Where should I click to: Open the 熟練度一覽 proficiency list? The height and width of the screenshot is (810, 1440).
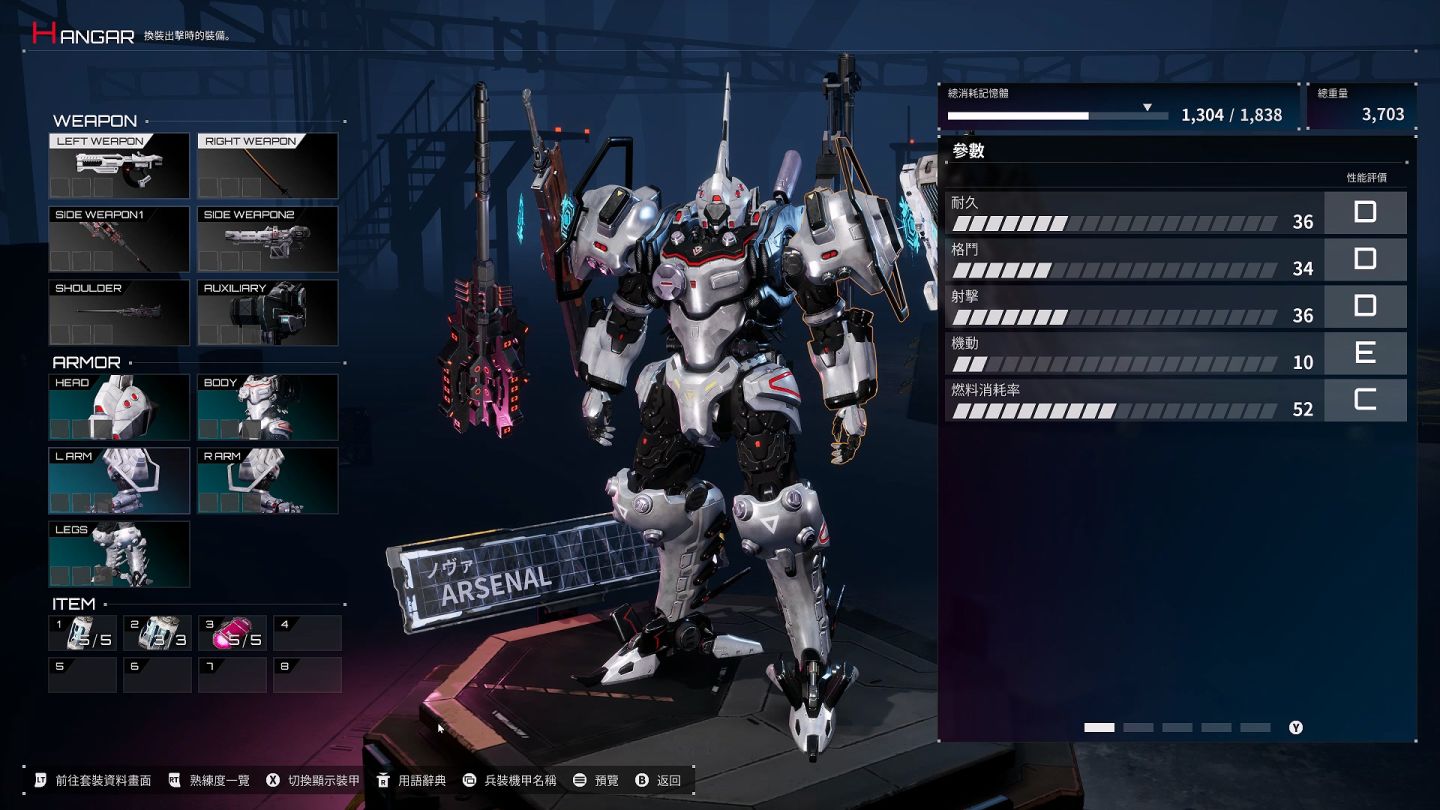[x=209, y=780]
